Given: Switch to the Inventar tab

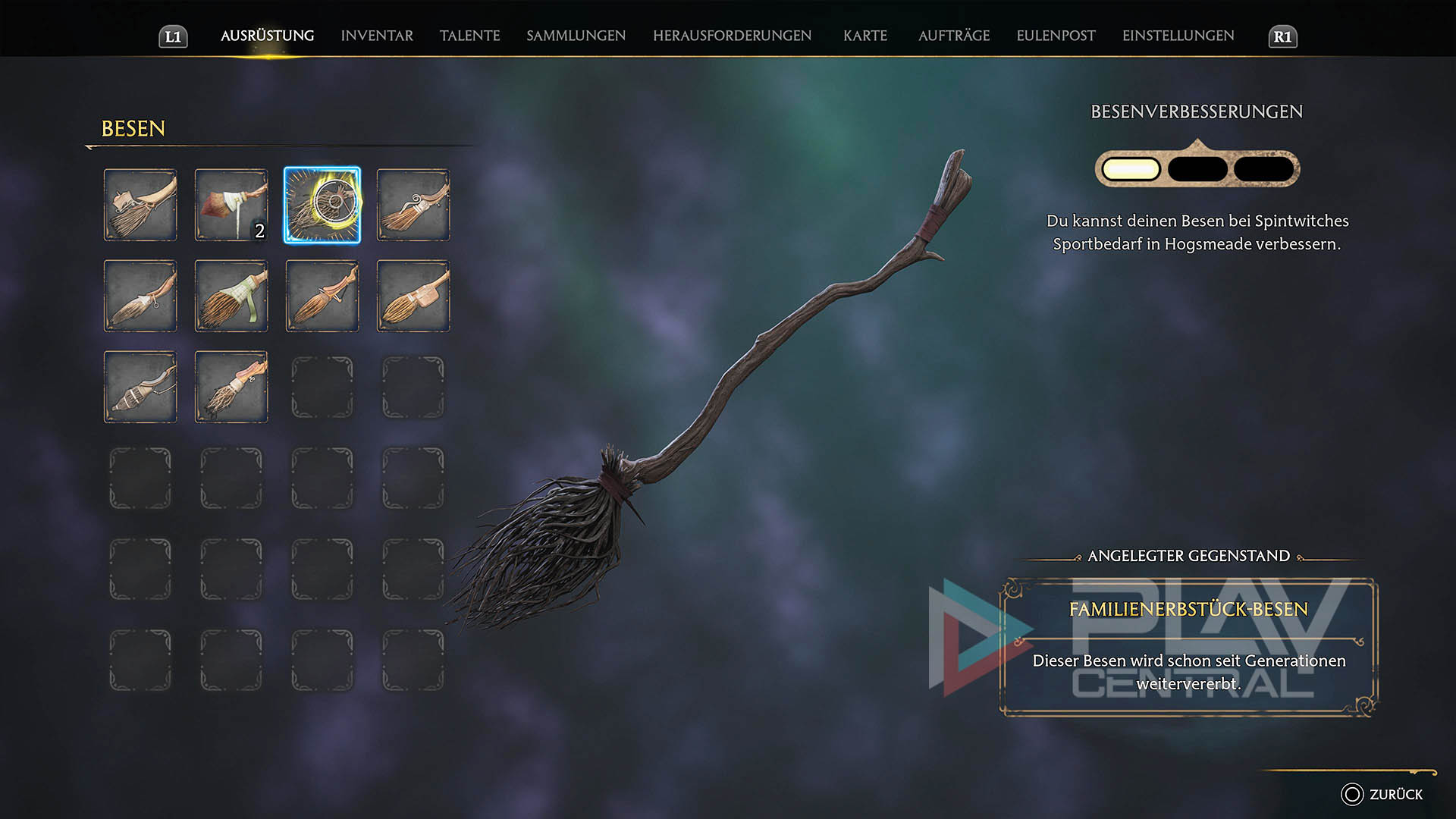Looking at the screenshot, I should 377,36.
